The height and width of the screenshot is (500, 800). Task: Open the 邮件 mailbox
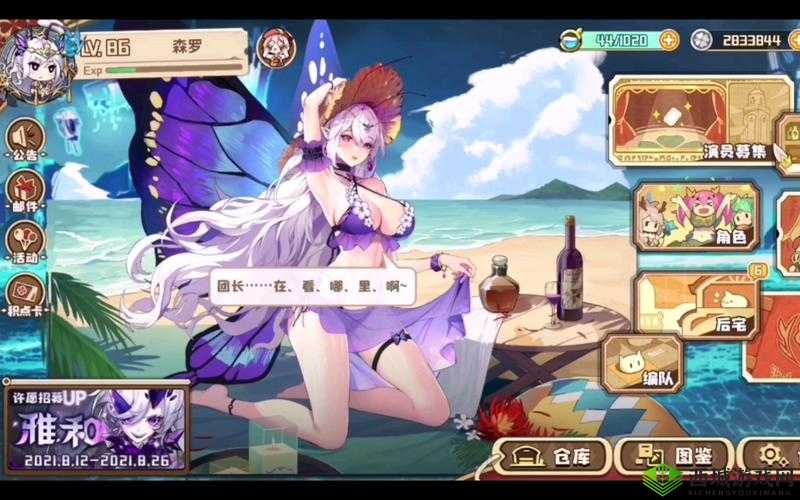(22, 191)
